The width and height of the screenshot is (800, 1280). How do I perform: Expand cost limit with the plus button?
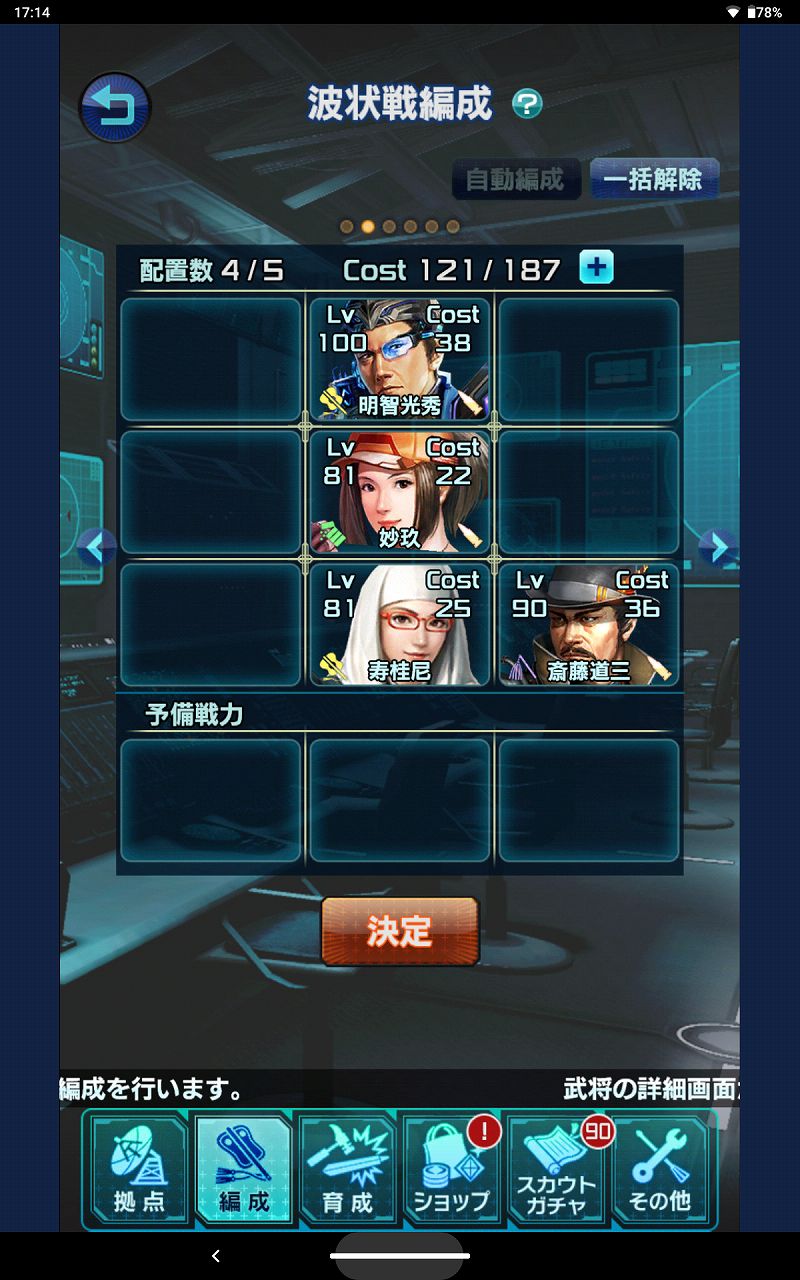(x=597, y=268)
